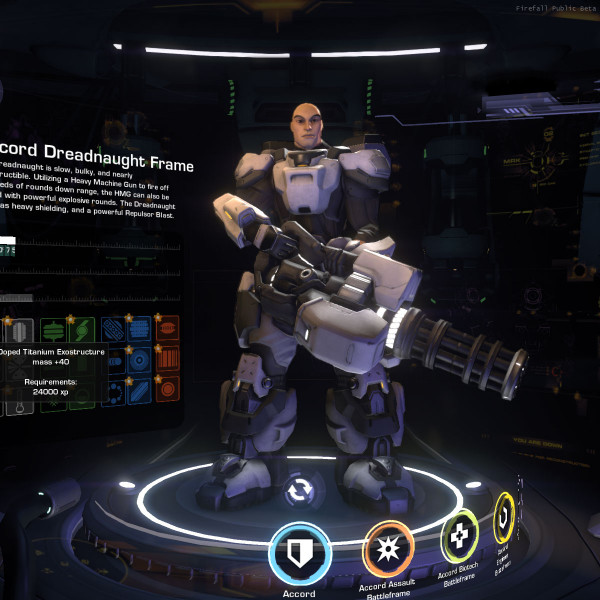Click the circular arrows rotate button
The height and width of the screenshot is (600, 600).
(x=299, y=491)
